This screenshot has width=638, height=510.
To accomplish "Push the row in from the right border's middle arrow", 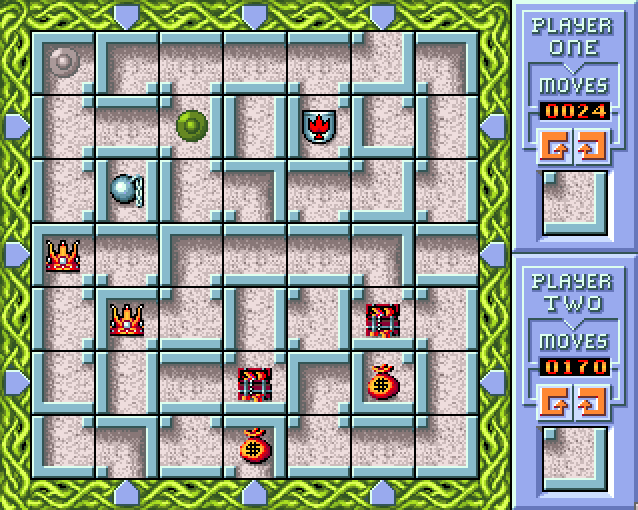I will tap(495, 254).
